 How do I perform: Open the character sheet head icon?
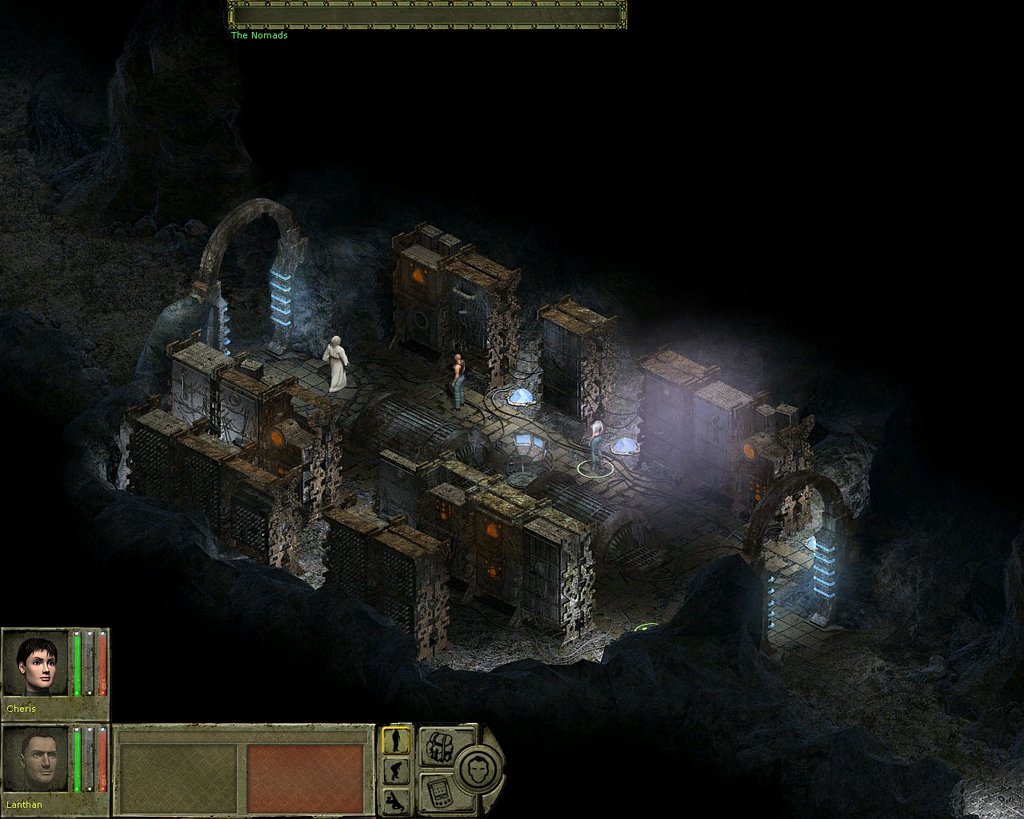pos(476,769)
